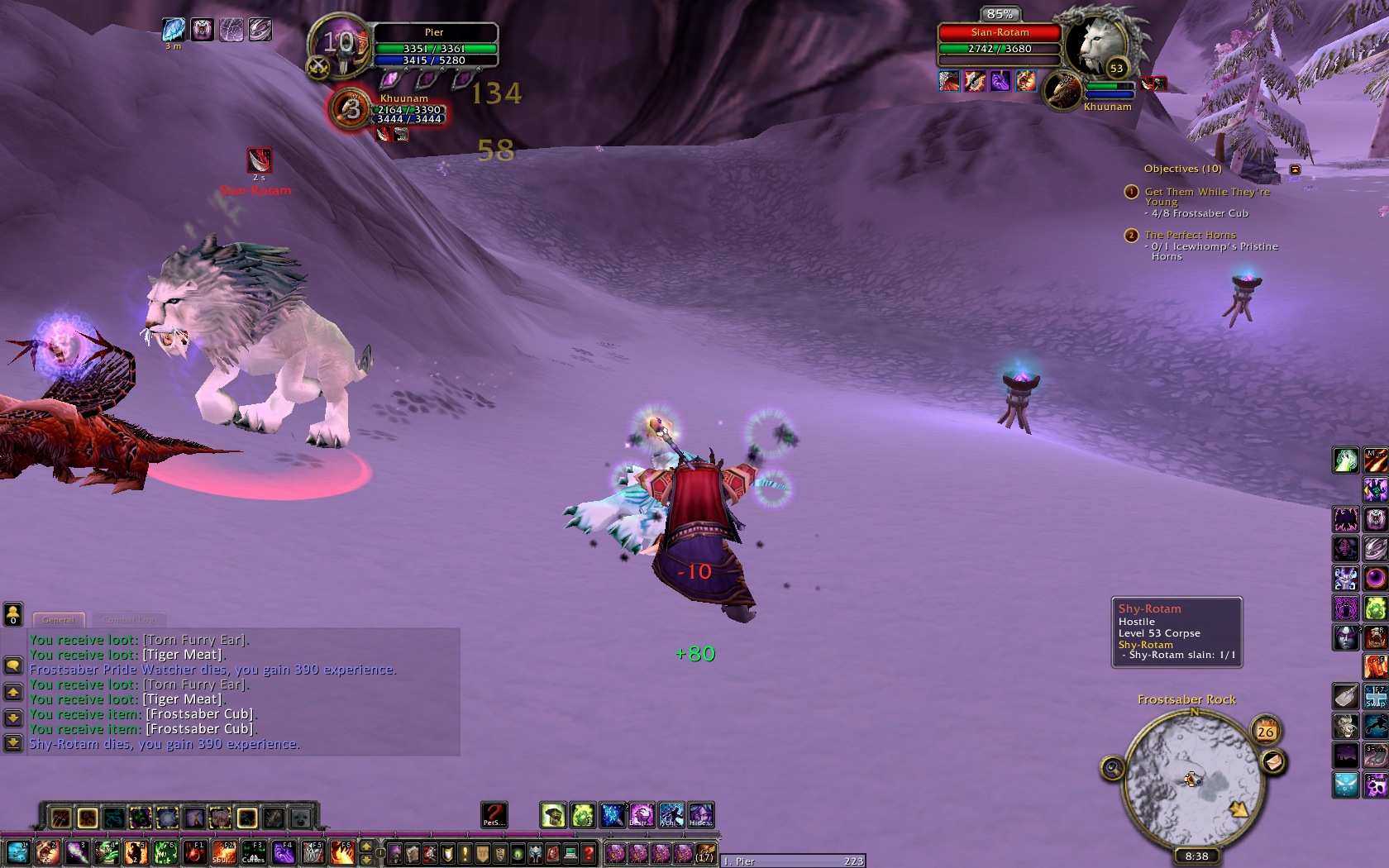The height and width of the screenshot is (868, 1389).
Task: Click the clock showing 8:38
Action: click(x=1196, y=856)
